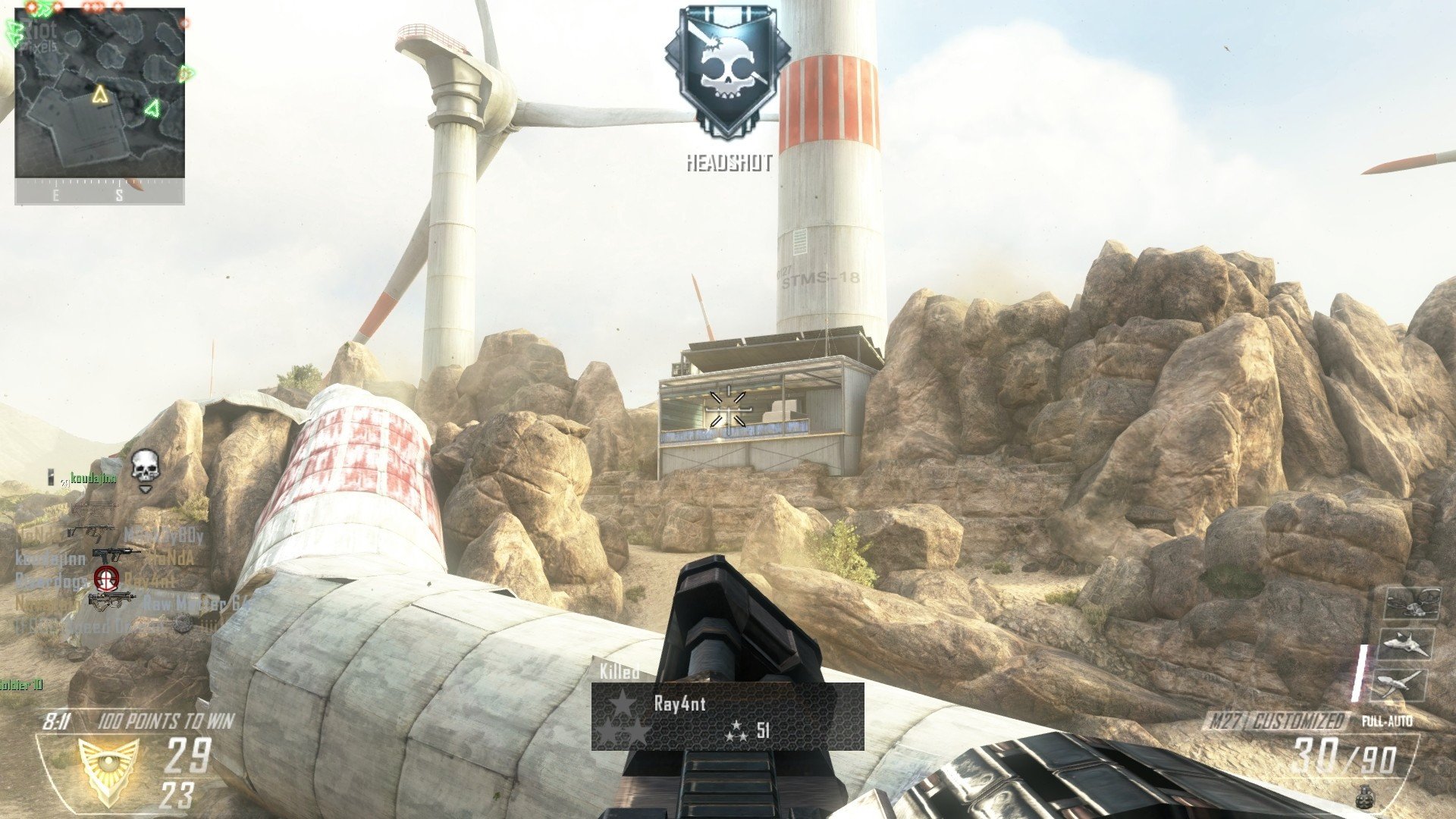1456x819 pixels.
Task: Choose the UAV plane scorestreak icon
Action: pos(1401,684)
